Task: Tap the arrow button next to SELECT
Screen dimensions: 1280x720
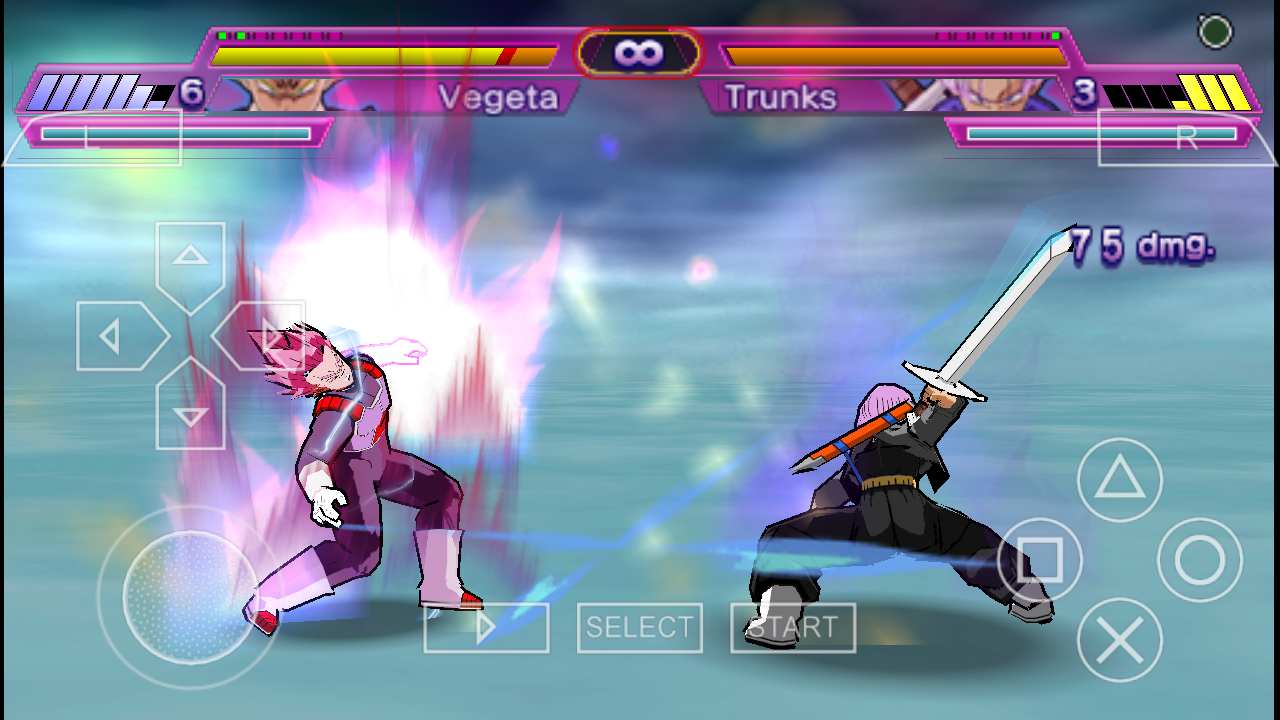Action: coord(486,628)
